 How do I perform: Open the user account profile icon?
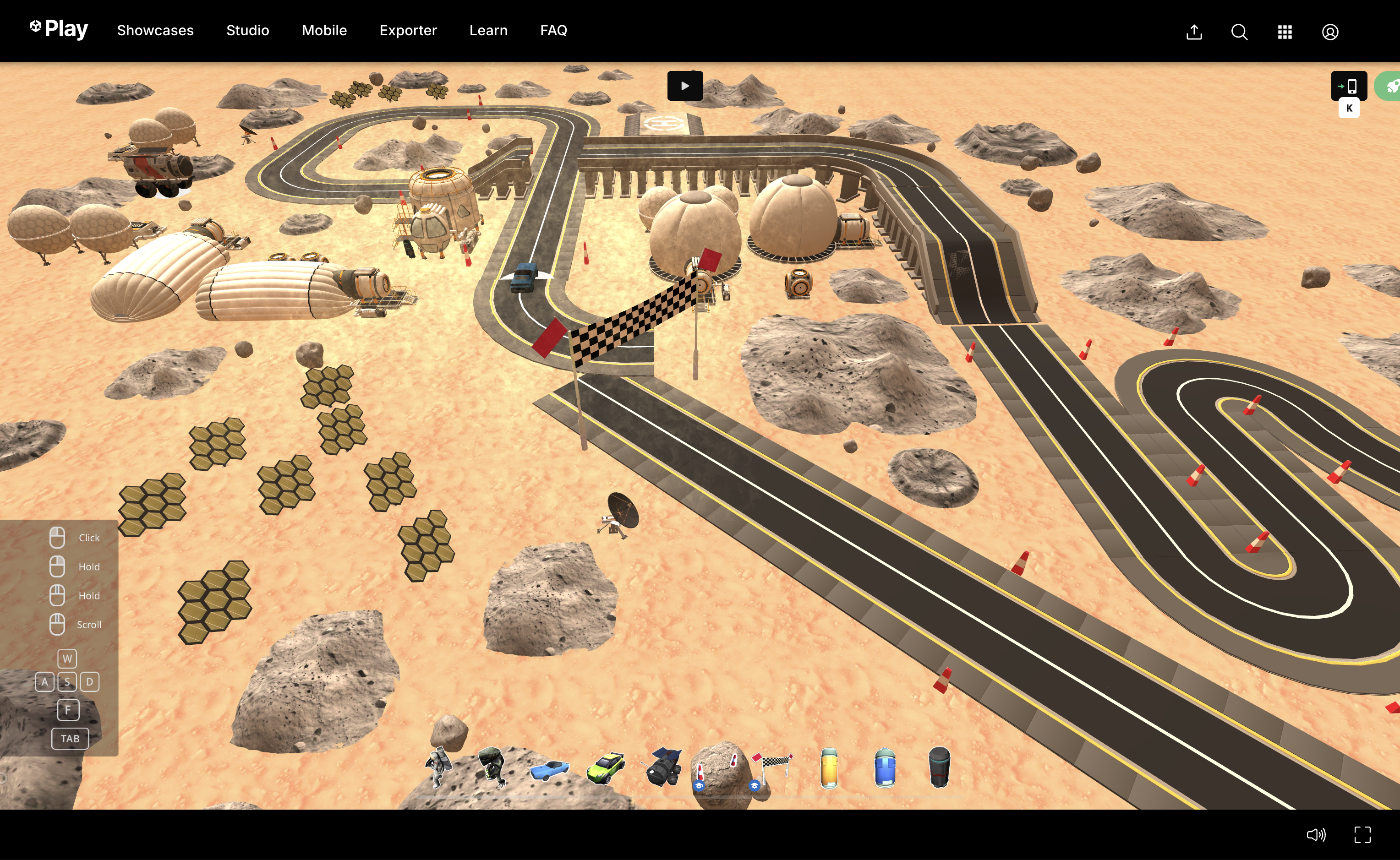click(x=1329, y=32)
